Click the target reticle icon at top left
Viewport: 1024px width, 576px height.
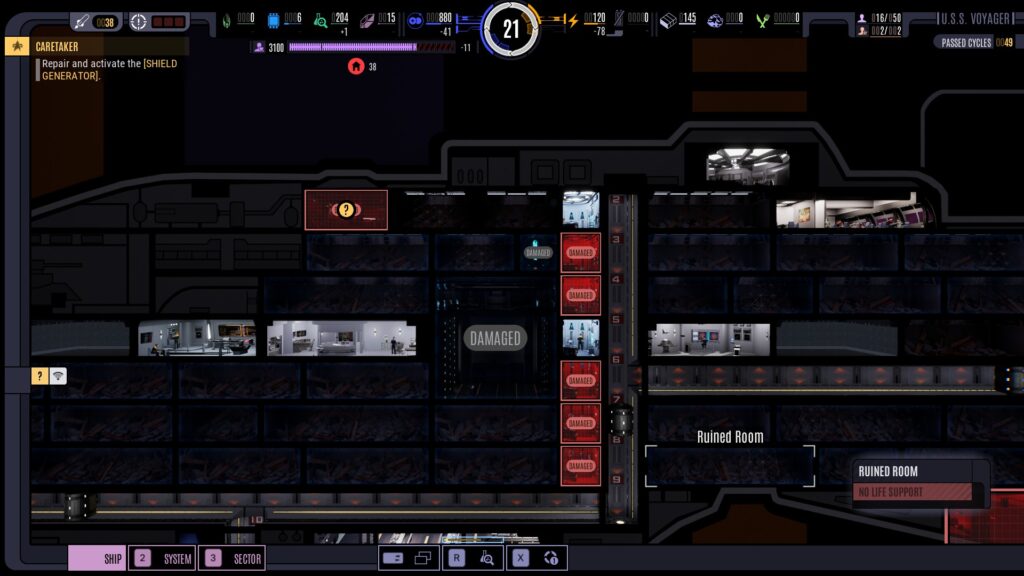tap(138, 21)
